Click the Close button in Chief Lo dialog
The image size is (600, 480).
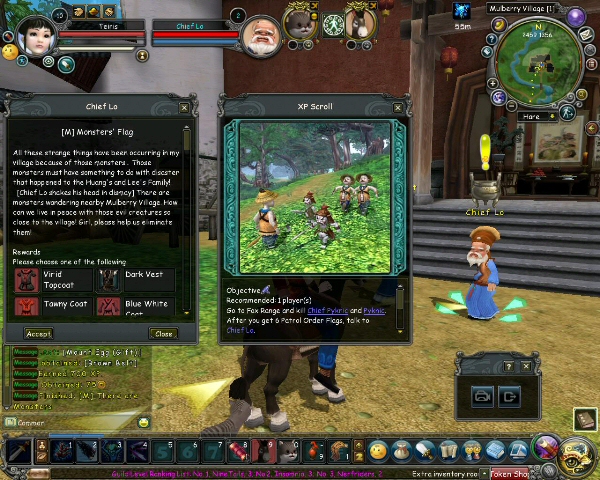coord(163,333)
